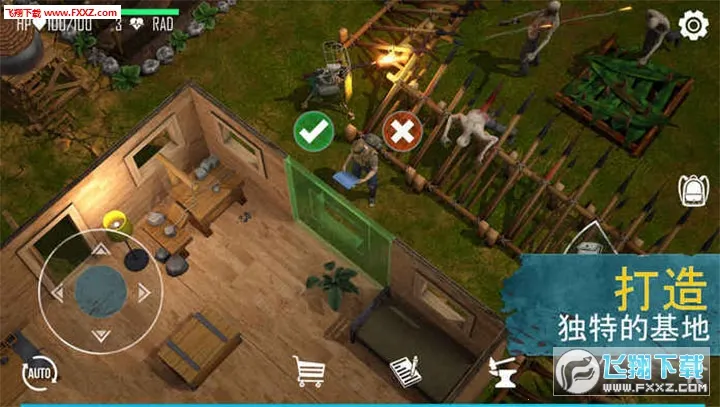Tap the virtual joystick's left arrow
Viewport: 720px width, 407px height.
point(56,293)
